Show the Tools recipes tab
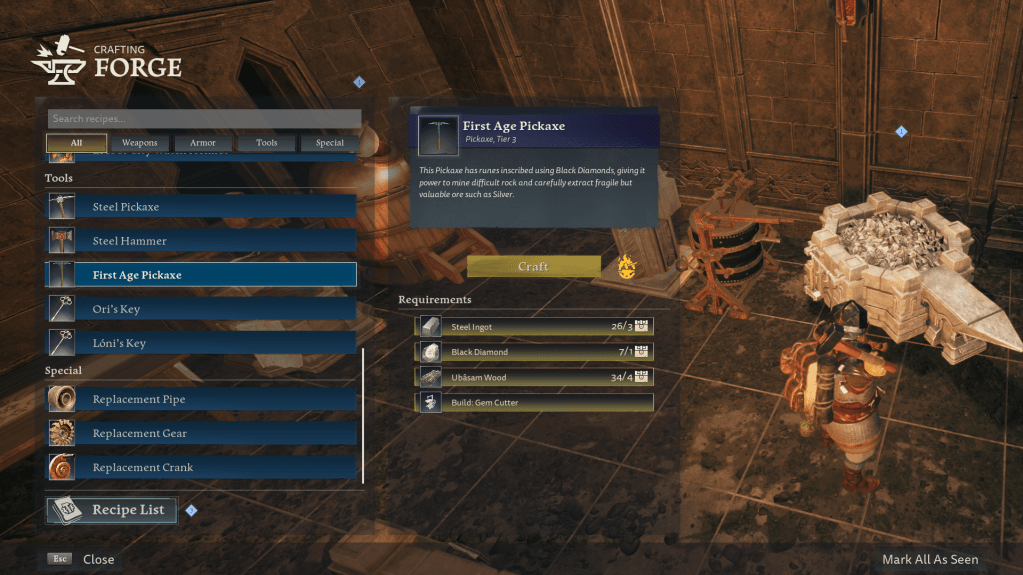1023x575 pixels. (x=266, y=143)
